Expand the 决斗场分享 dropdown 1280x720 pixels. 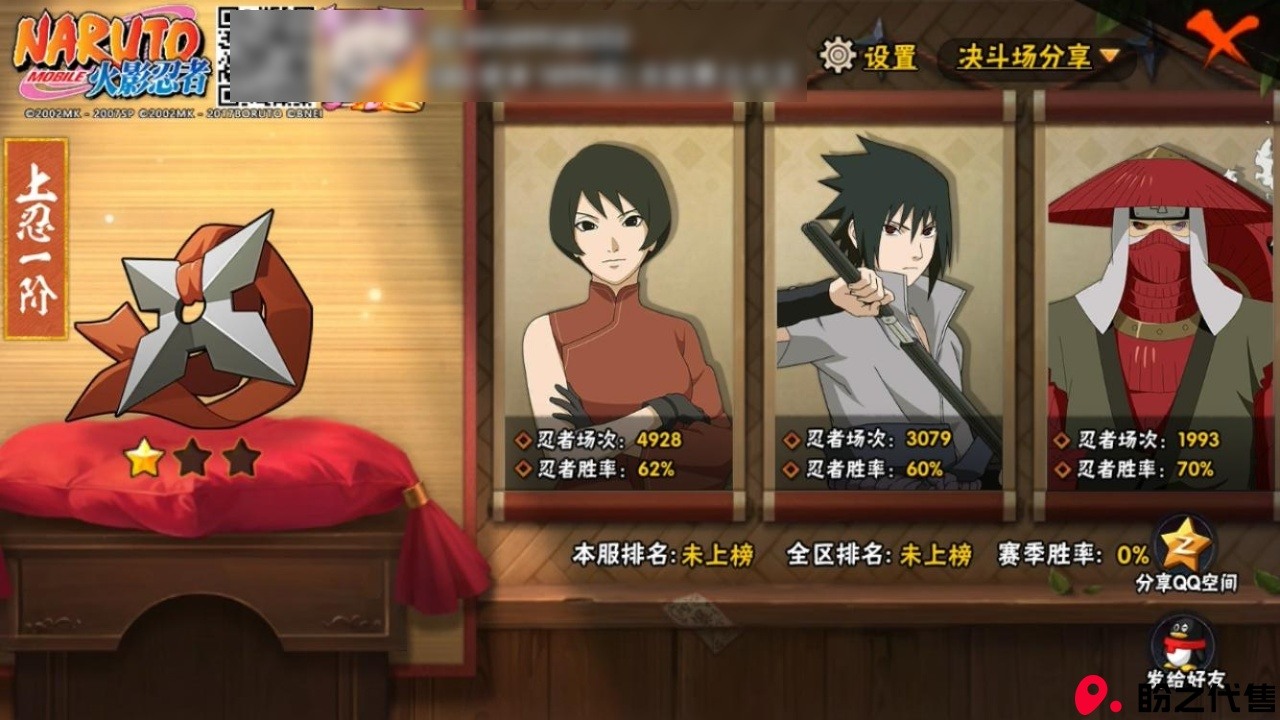click(x=1036, y=57)
